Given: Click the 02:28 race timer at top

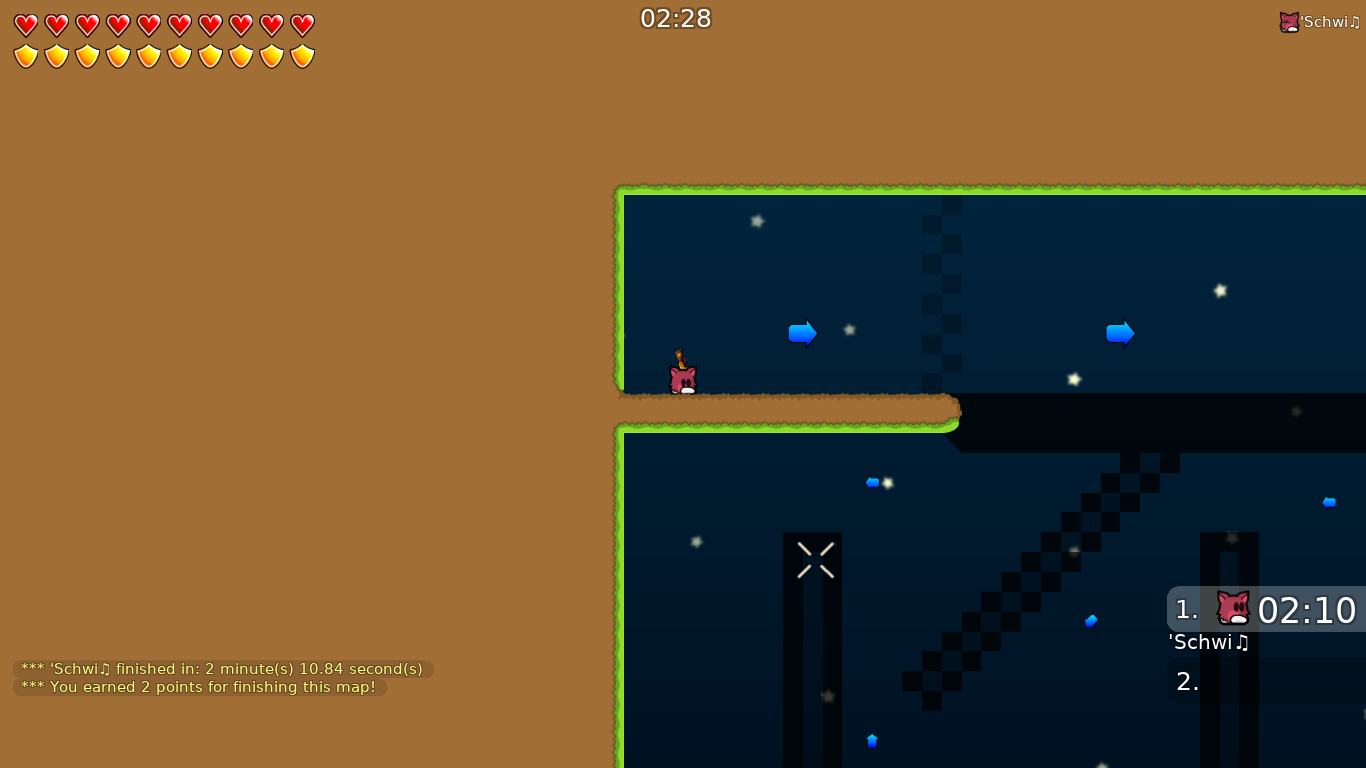Looking at the screenshot, I should tap(676, 17).
